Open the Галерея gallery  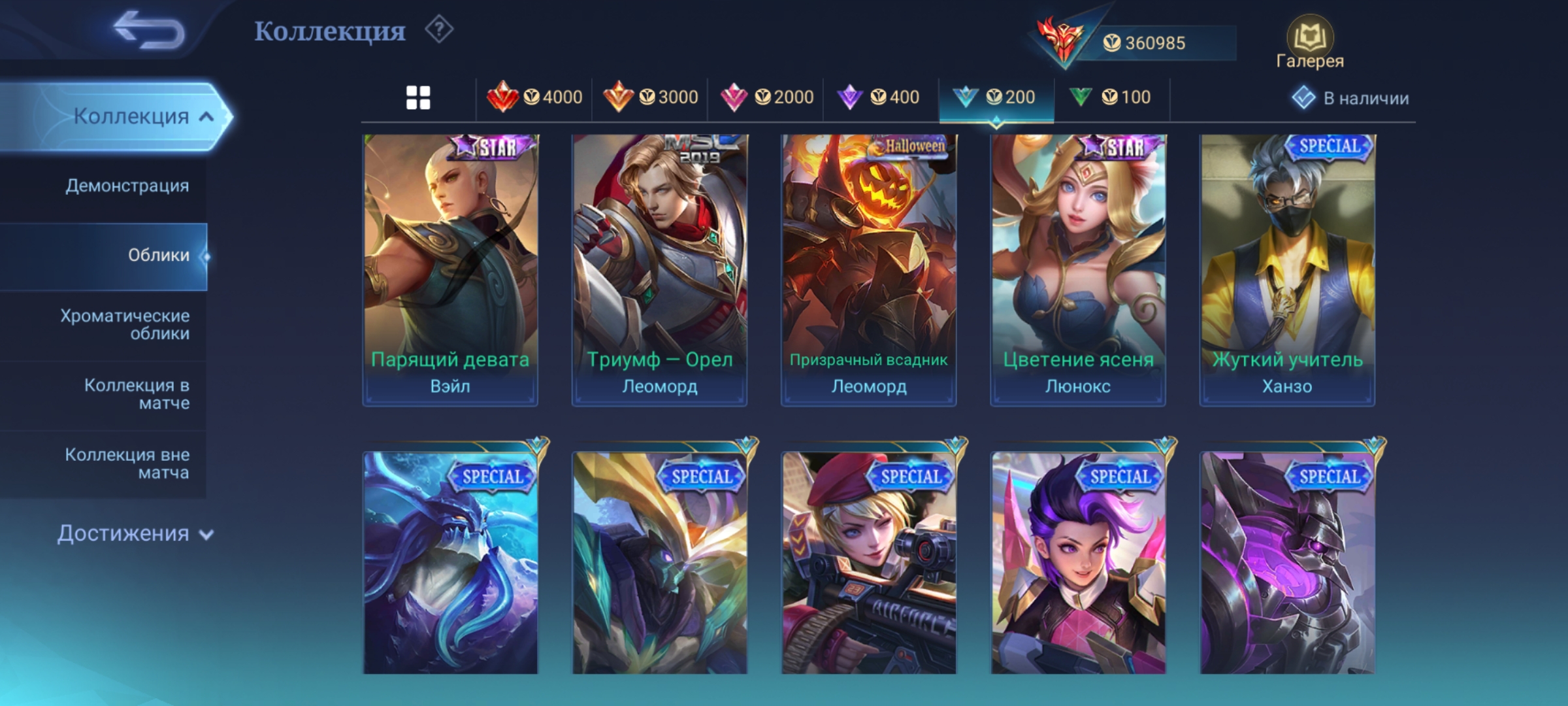pos(1309,43)
